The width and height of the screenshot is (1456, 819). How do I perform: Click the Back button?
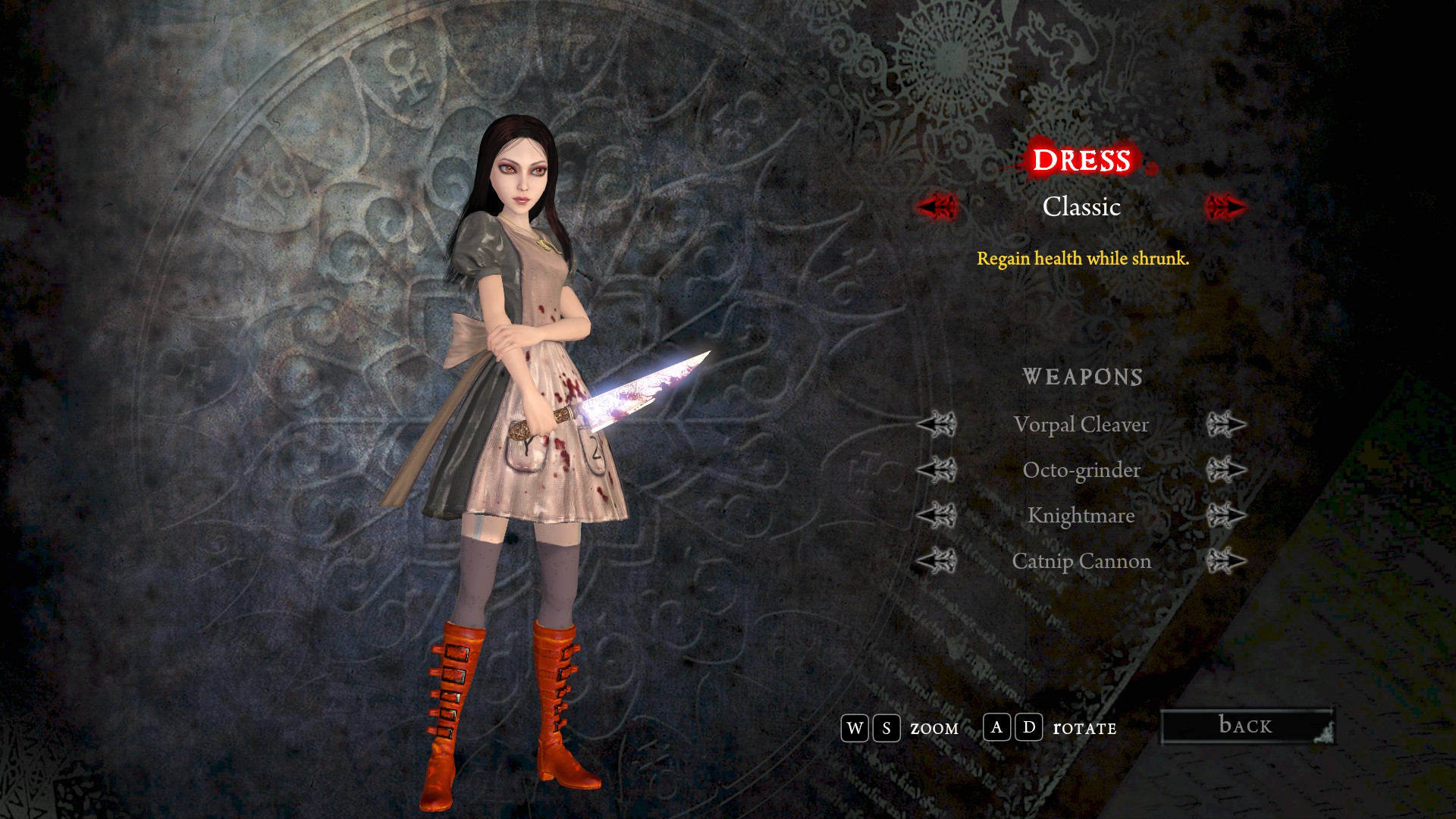[x=1247, y=726]
